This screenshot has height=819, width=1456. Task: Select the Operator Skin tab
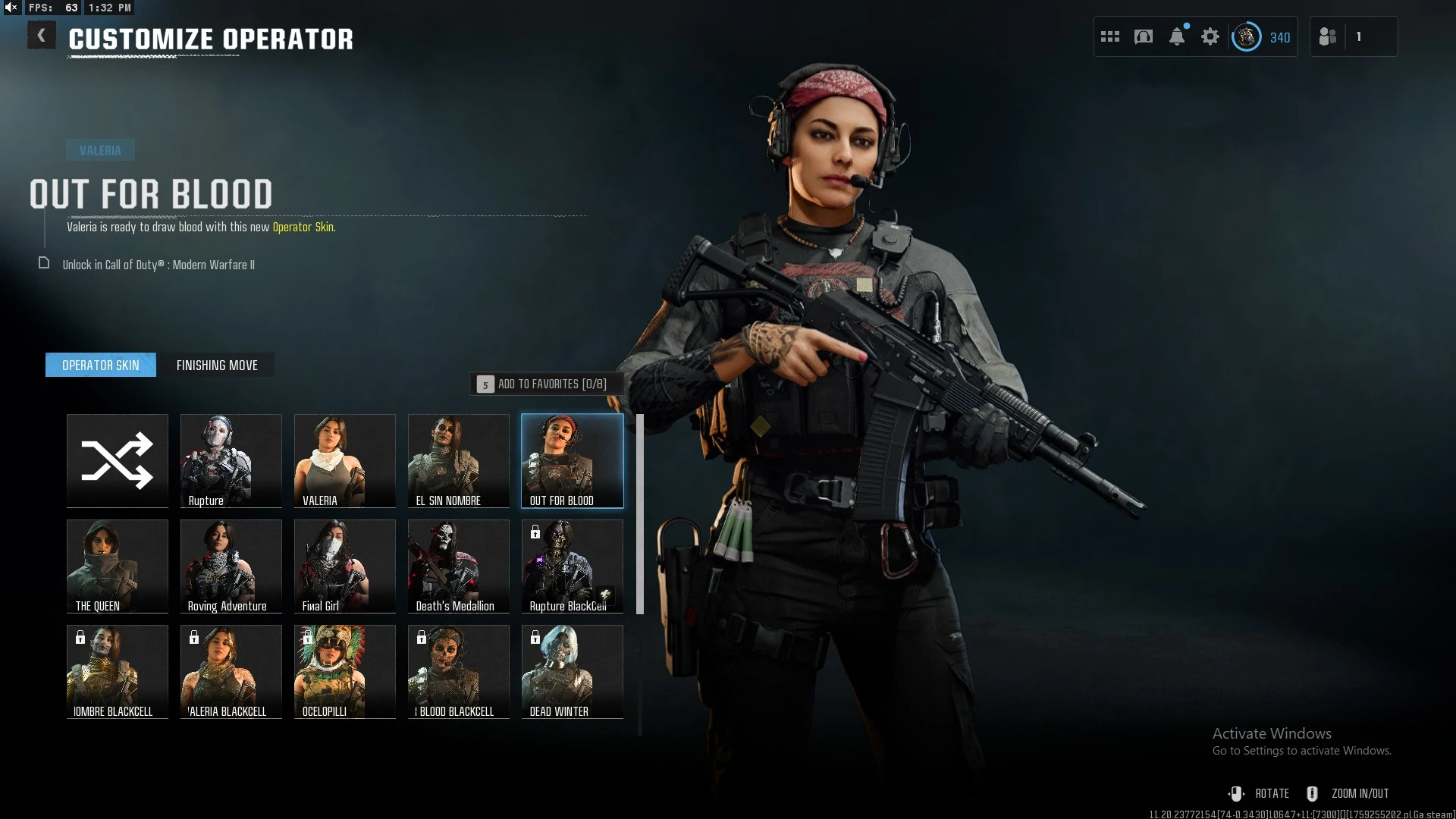coord(101,366)
